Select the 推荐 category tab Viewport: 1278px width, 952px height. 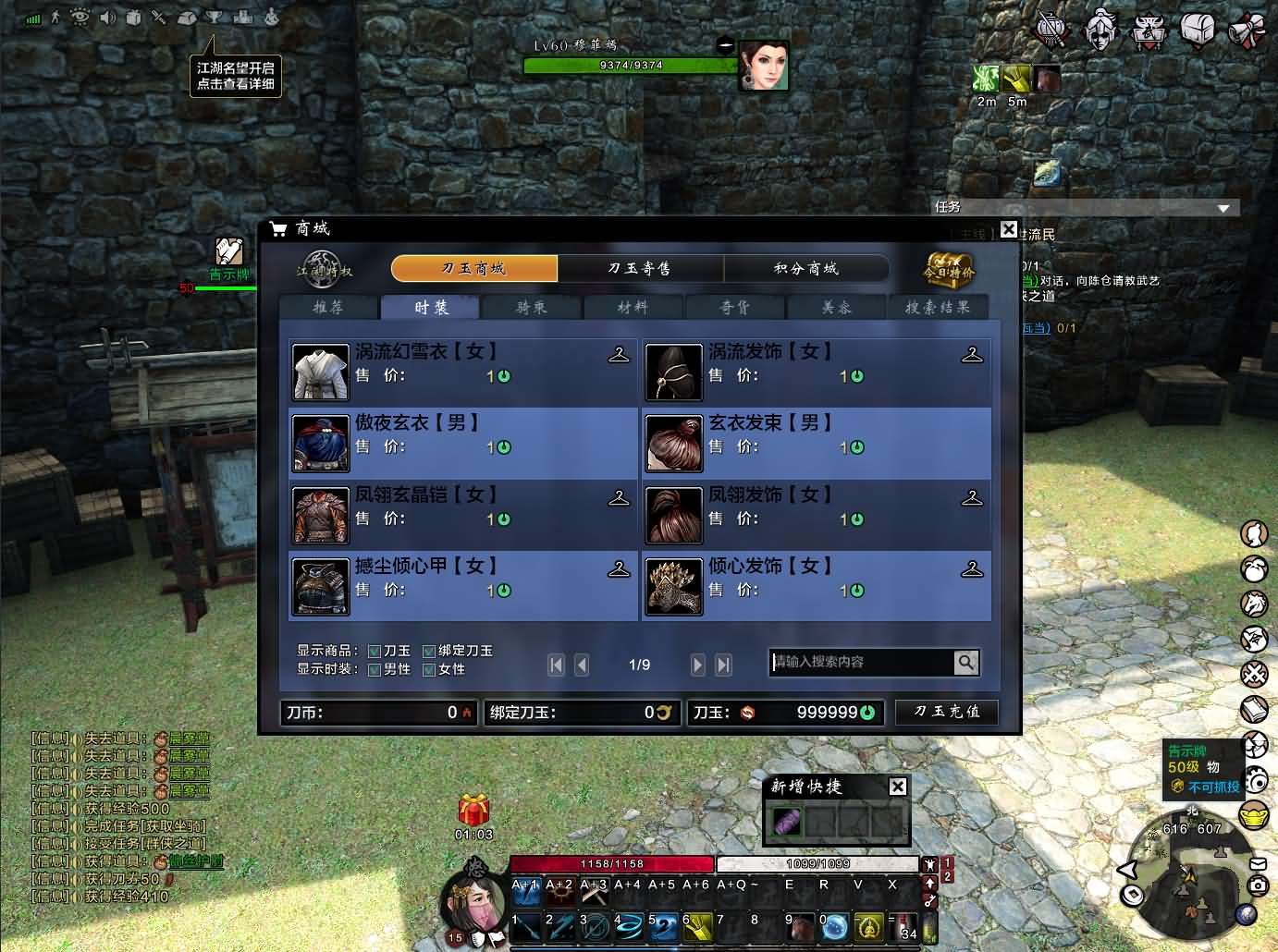click(x=328, y=308)
